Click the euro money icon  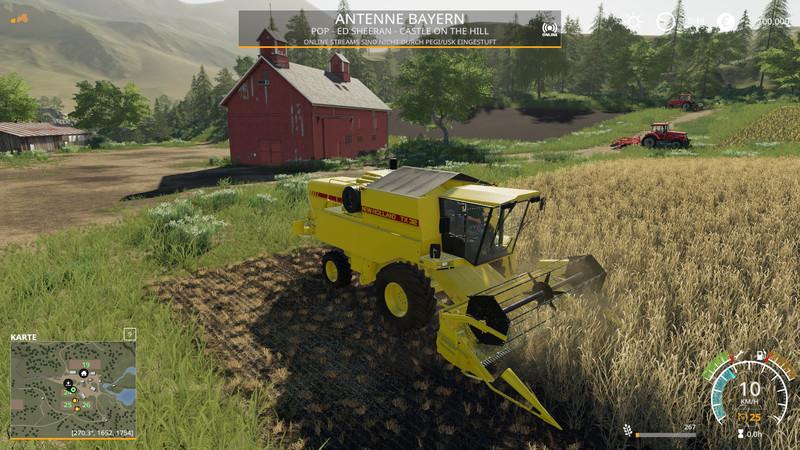pyautogui.click(x=726, y=22)
